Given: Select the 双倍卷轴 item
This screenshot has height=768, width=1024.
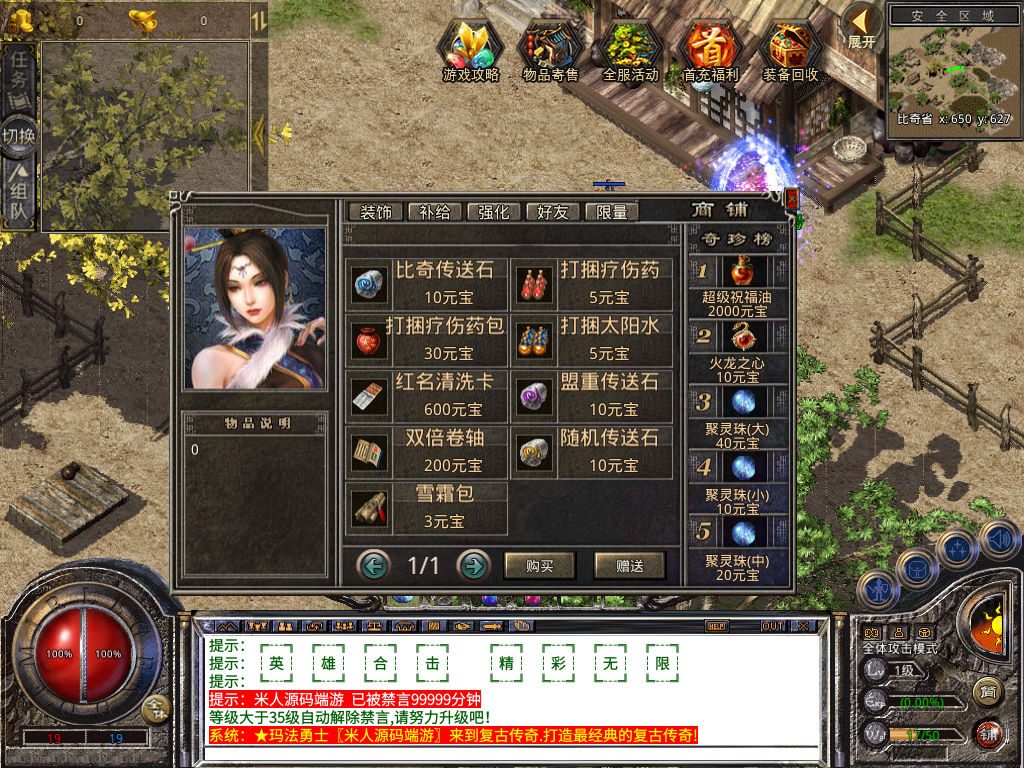Looking at the screenshot, I should tap(428, 451).
